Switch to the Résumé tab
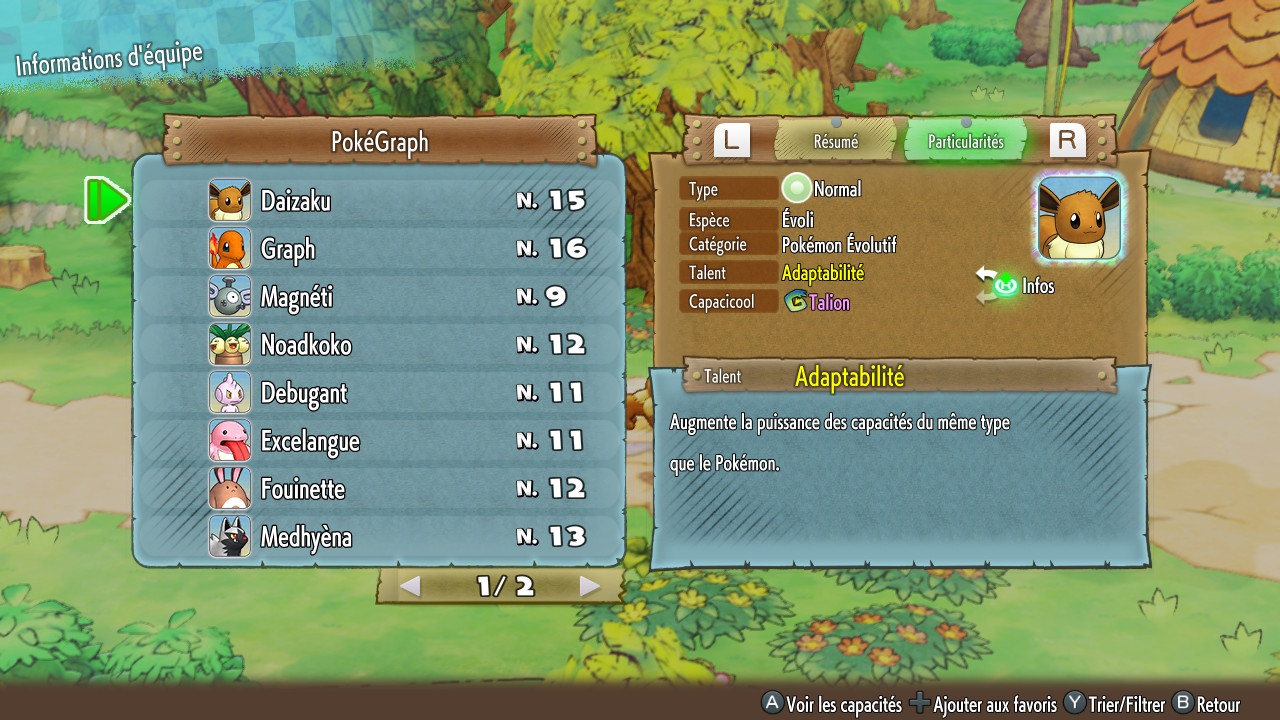Screen dimensions: 1280x720 [835, 142]
